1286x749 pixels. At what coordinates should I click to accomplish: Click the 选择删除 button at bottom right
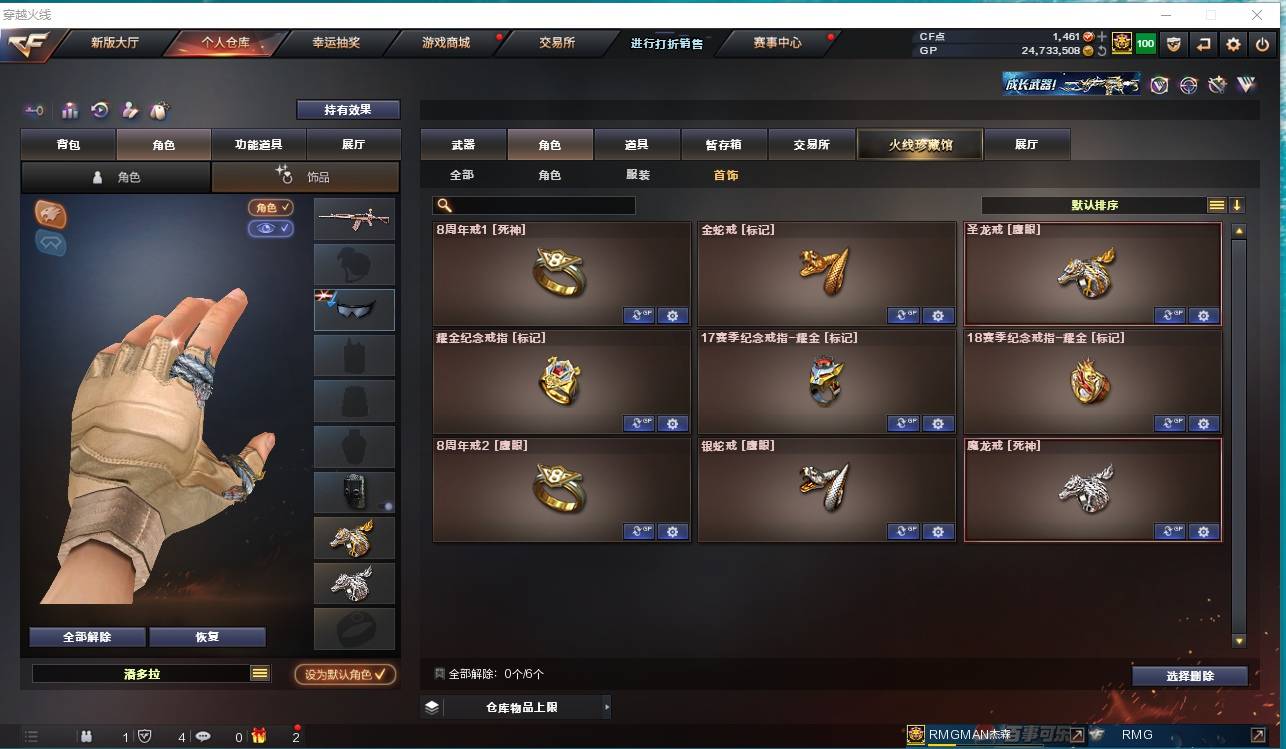click(x=1190, y=677)
